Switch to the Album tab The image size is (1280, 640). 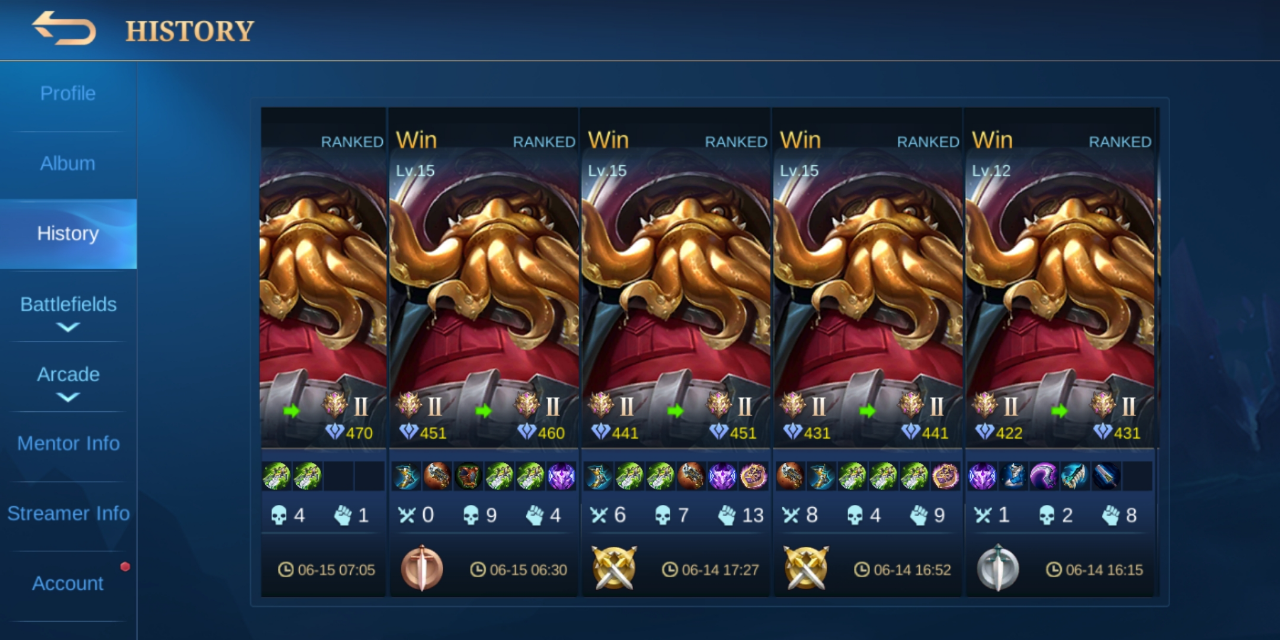click(x=68, y=164)
